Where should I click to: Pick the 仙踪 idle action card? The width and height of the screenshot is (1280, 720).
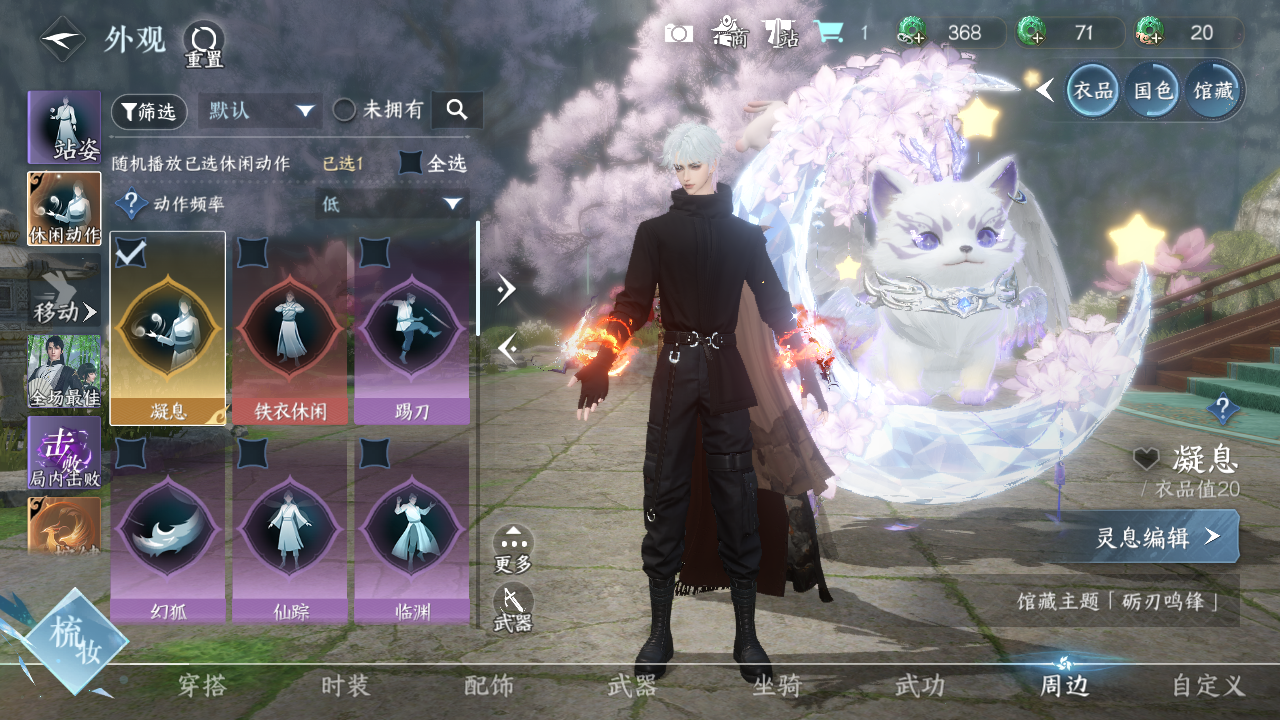[290, 528]
